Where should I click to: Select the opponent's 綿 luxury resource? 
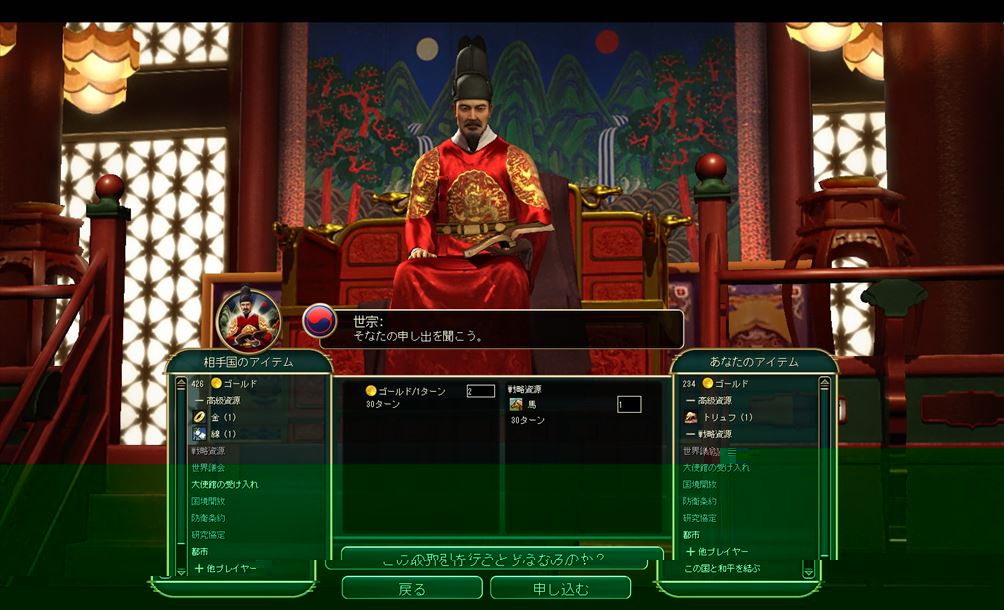pyautogui.click(x=222, y=434)
